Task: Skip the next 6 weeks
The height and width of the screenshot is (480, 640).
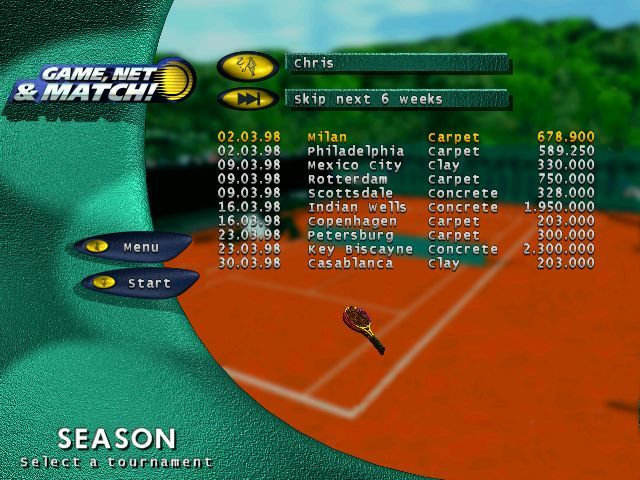Action: (247, 99)
